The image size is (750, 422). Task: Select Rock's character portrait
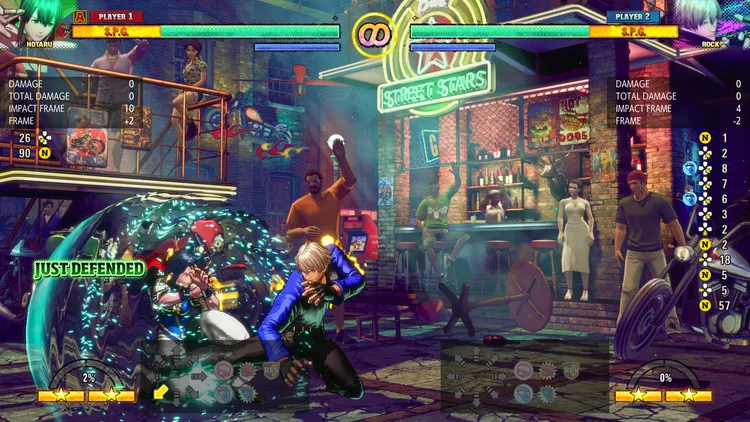712,20
